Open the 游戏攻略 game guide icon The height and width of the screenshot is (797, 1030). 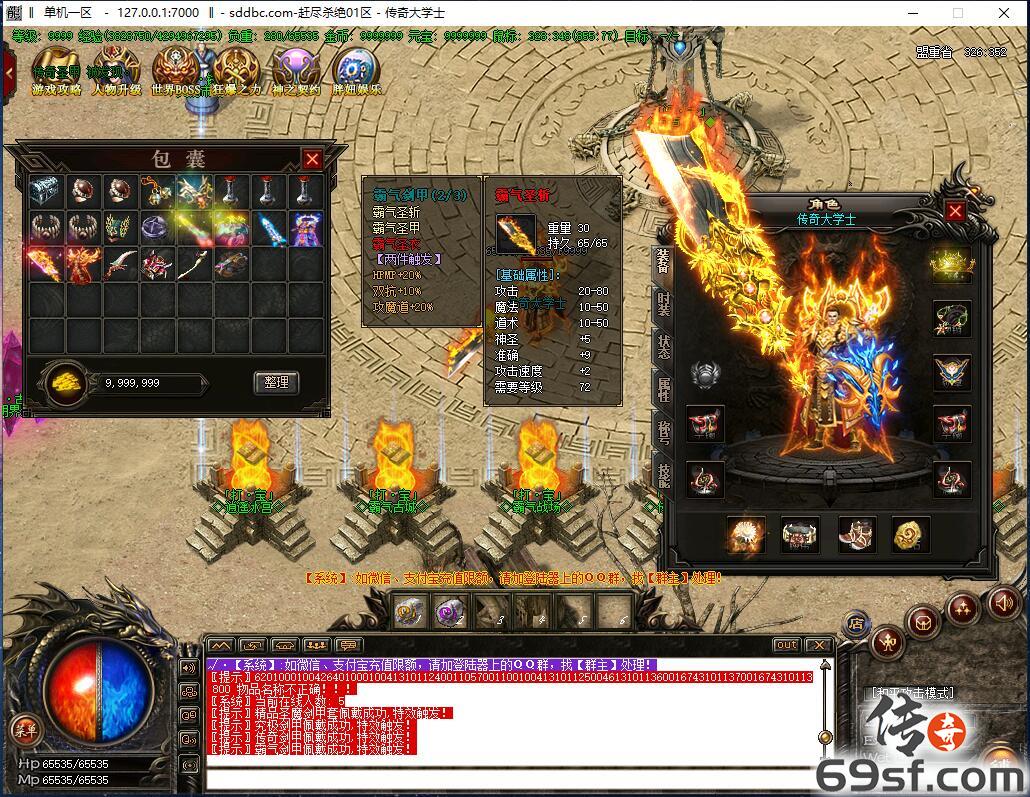coord(56,71)
